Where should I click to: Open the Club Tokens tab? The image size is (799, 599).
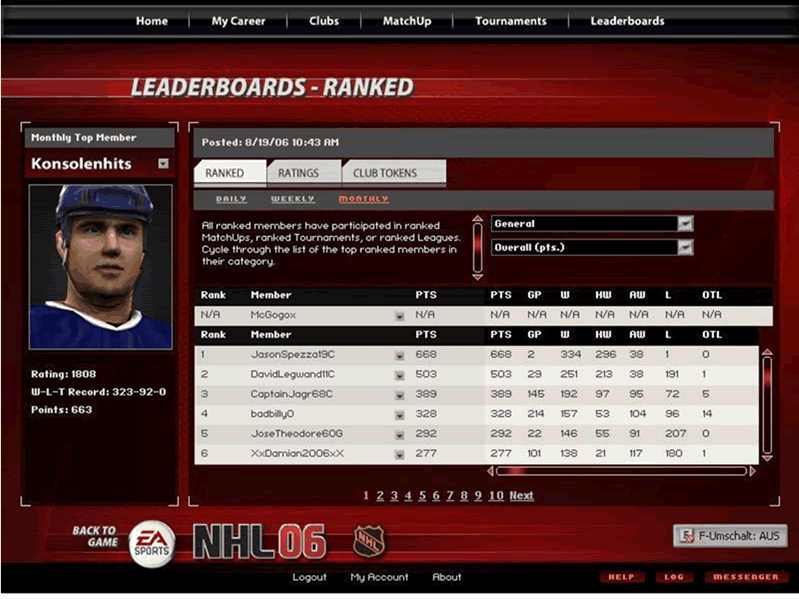385,173
